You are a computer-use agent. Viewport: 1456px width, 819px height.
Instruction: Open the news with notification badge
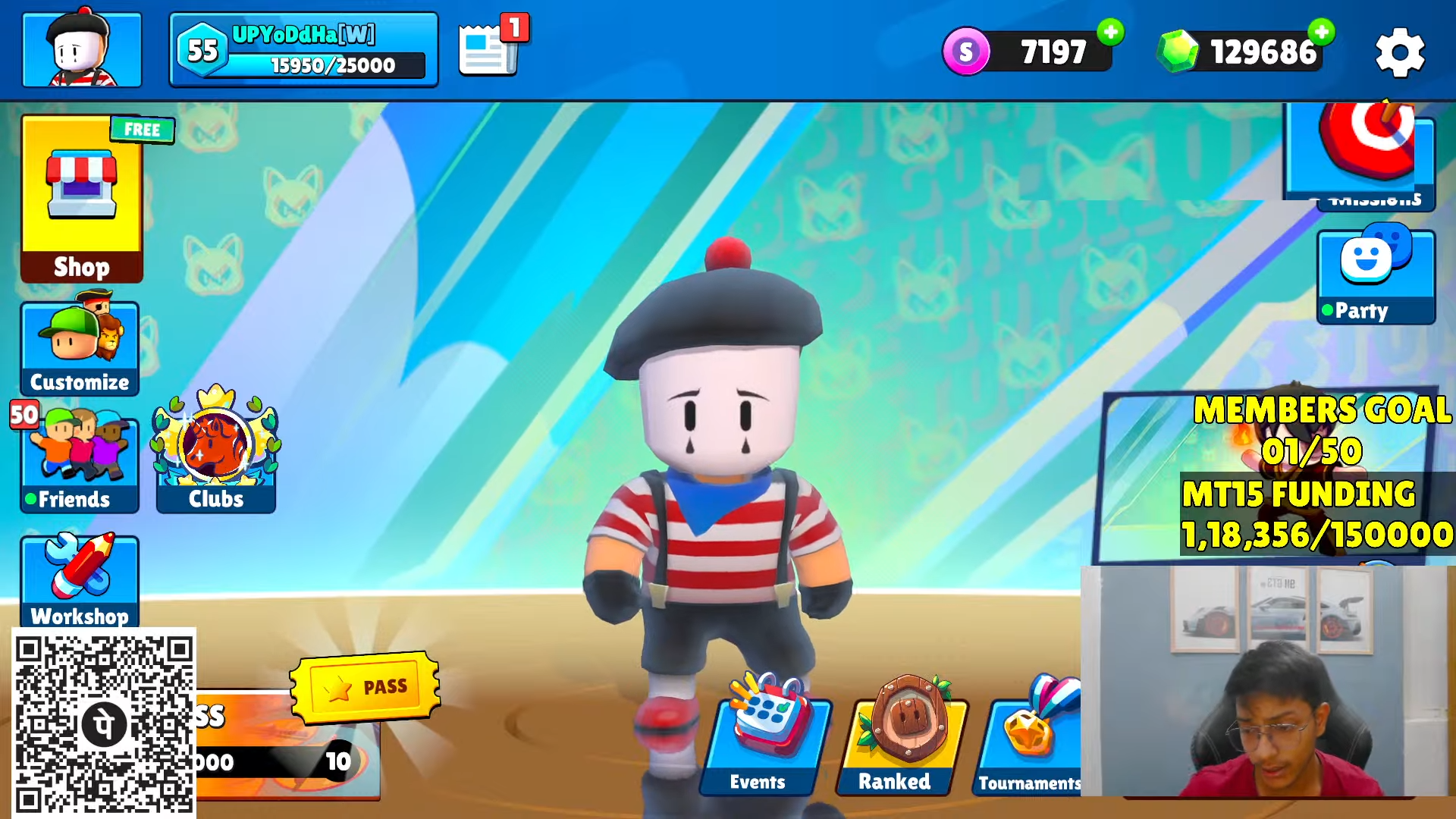[491, 49]
